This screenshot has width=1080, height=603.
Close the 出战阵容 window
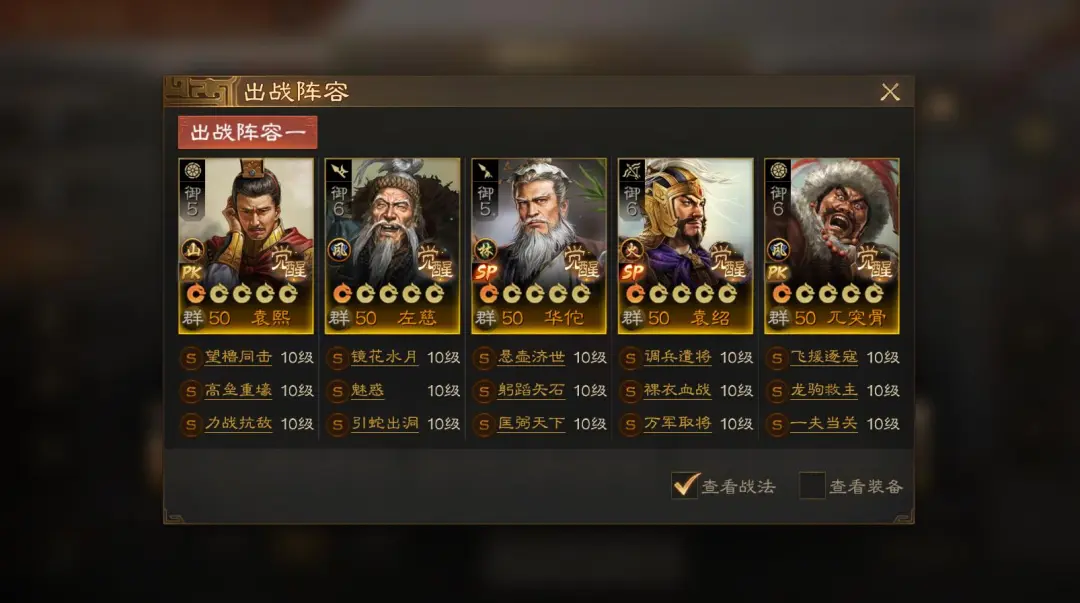tap(889, 92)
